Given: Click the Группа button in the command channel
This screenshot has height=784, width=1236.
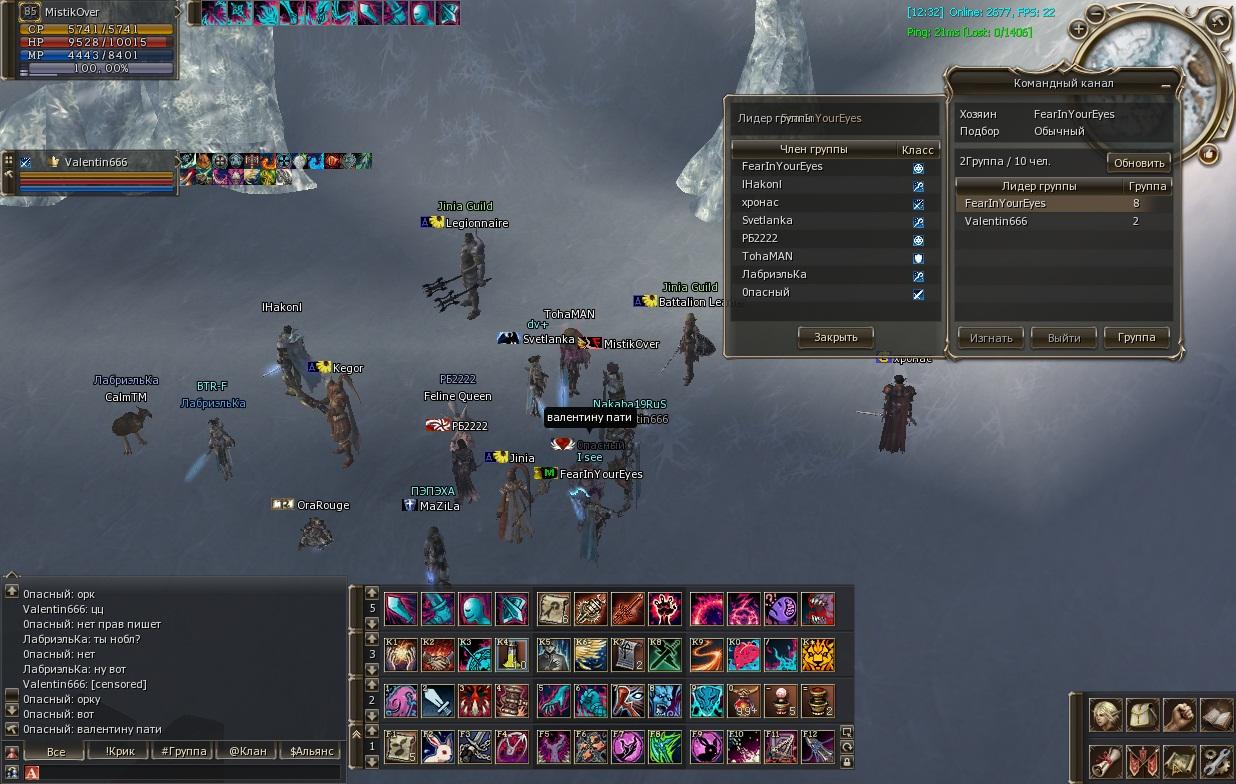Looking at the screenshot, I should (1136, 338).
